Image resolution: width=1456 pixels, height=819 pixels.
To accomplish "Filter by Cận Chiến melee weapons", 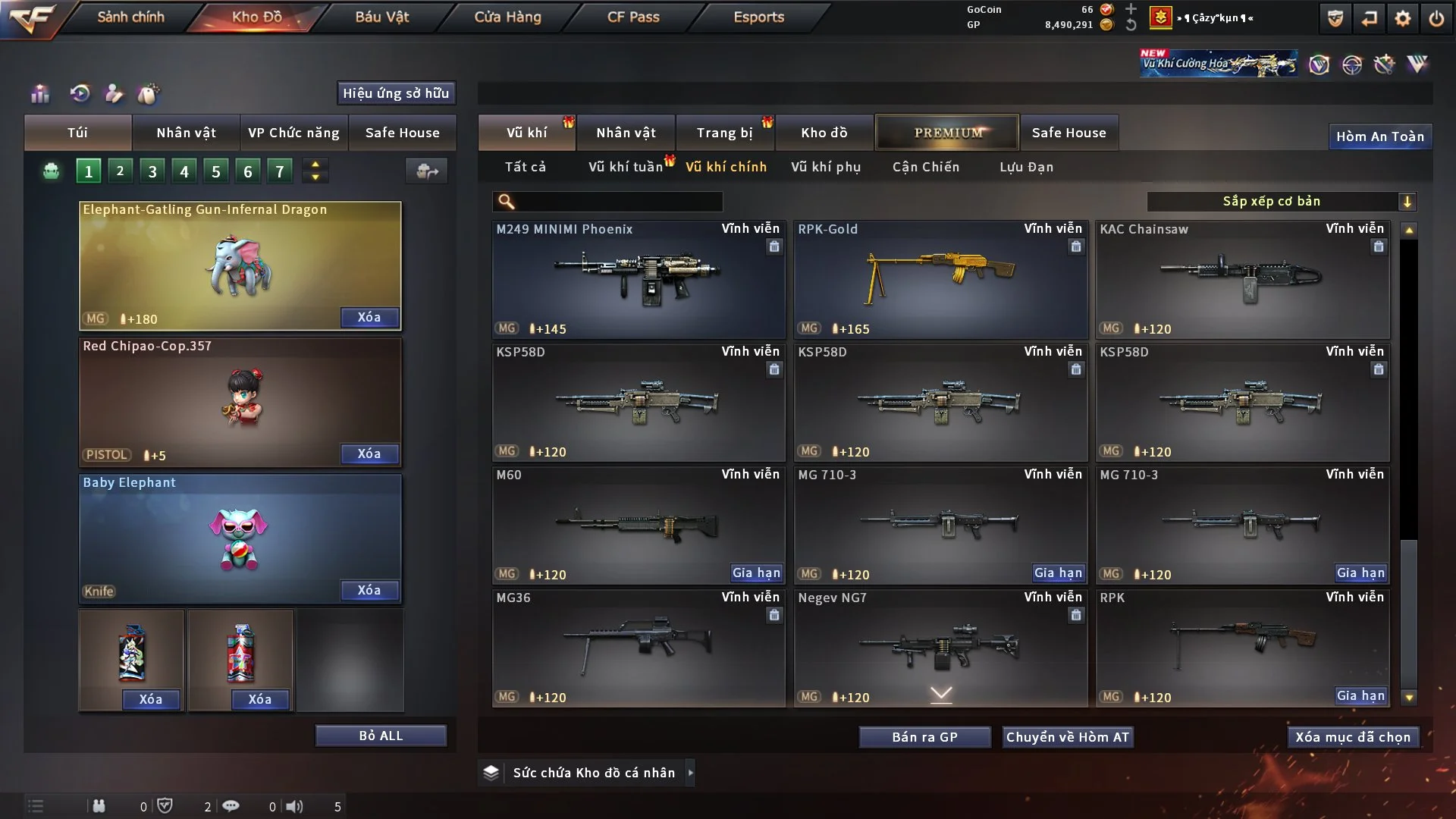I will point(926,167).
